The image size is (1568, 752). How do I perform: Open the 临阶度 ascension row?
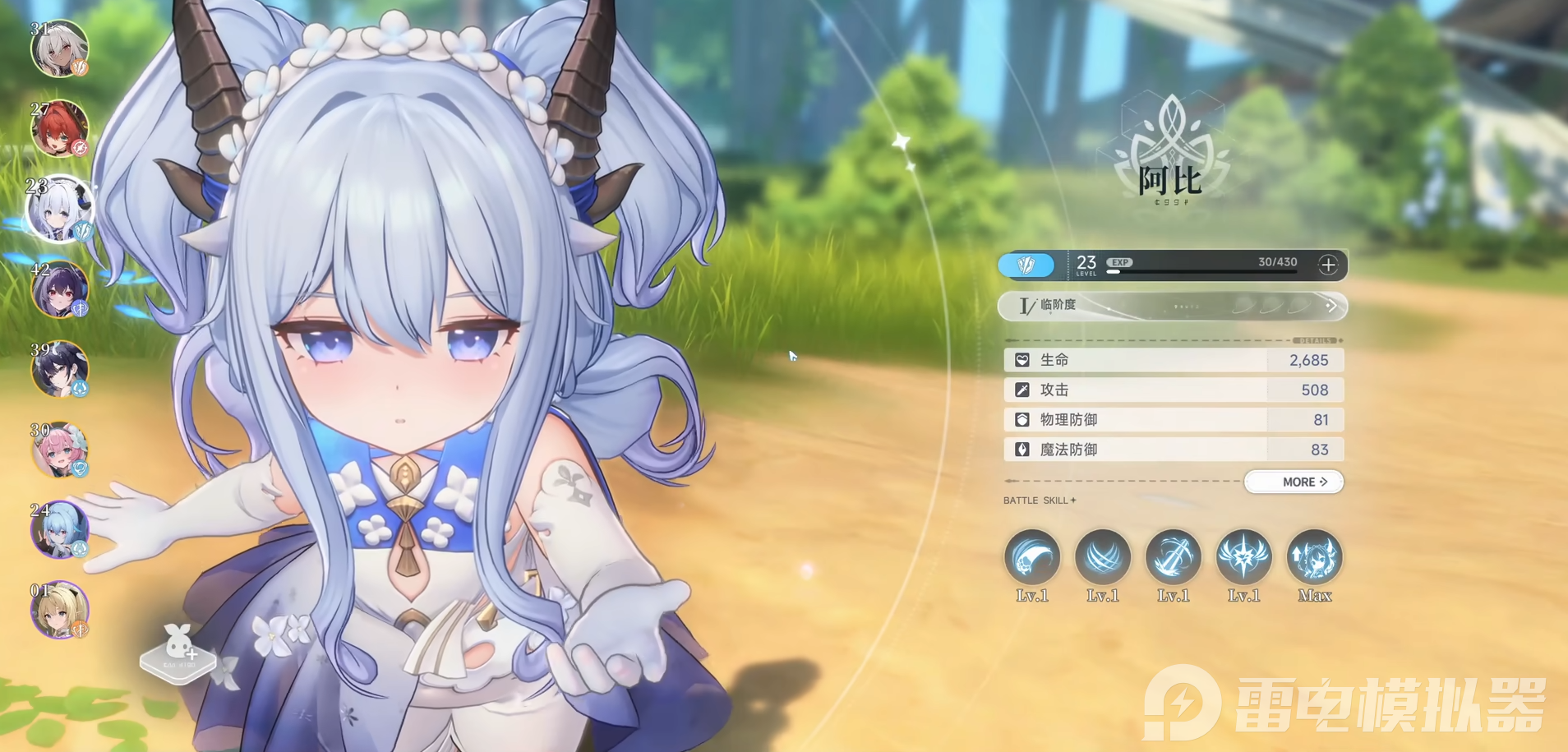pyautogui.click(x=1172, y=306)
